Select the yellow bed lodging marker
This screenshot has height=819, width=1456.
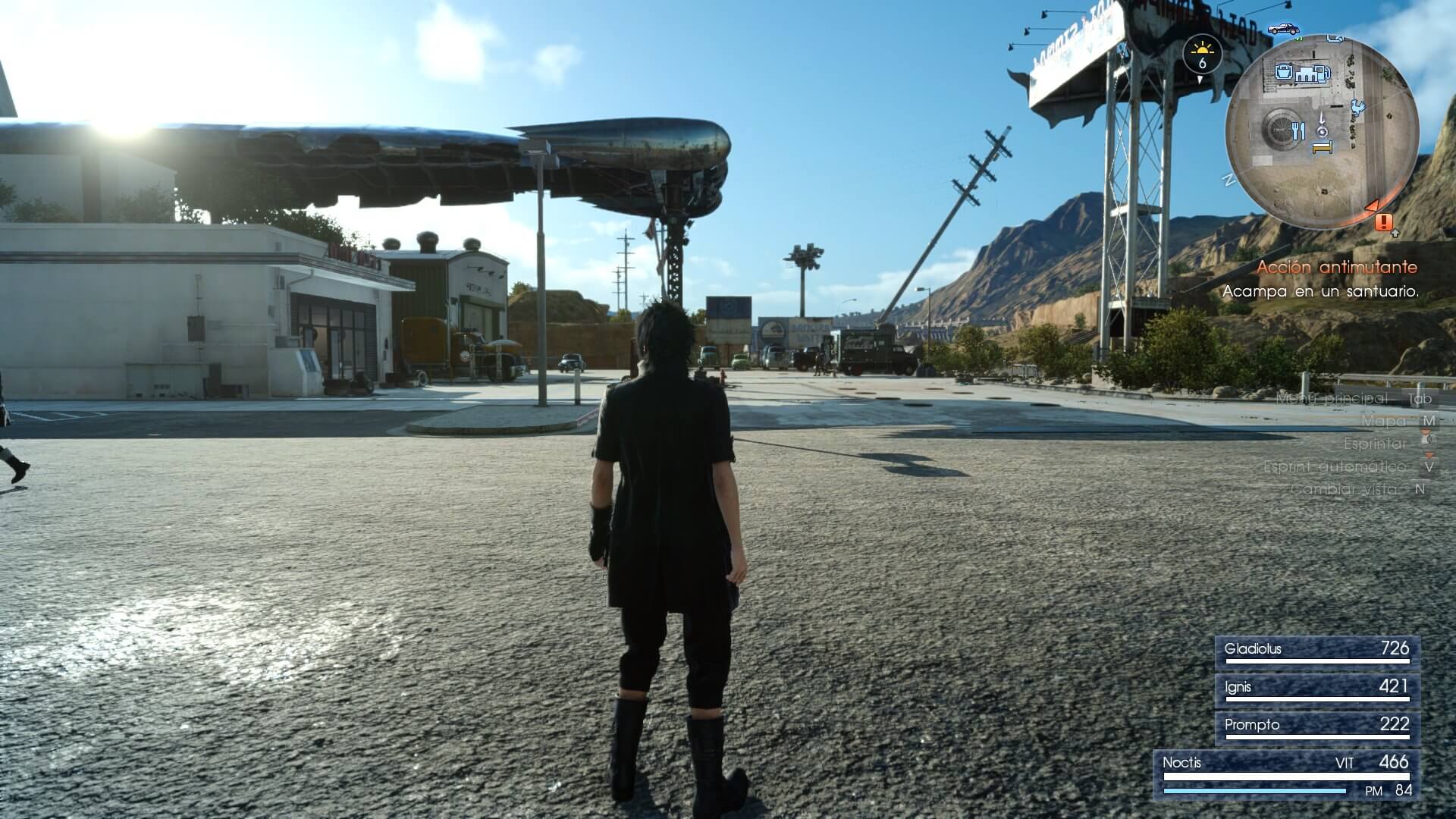tap(1323, 148)
